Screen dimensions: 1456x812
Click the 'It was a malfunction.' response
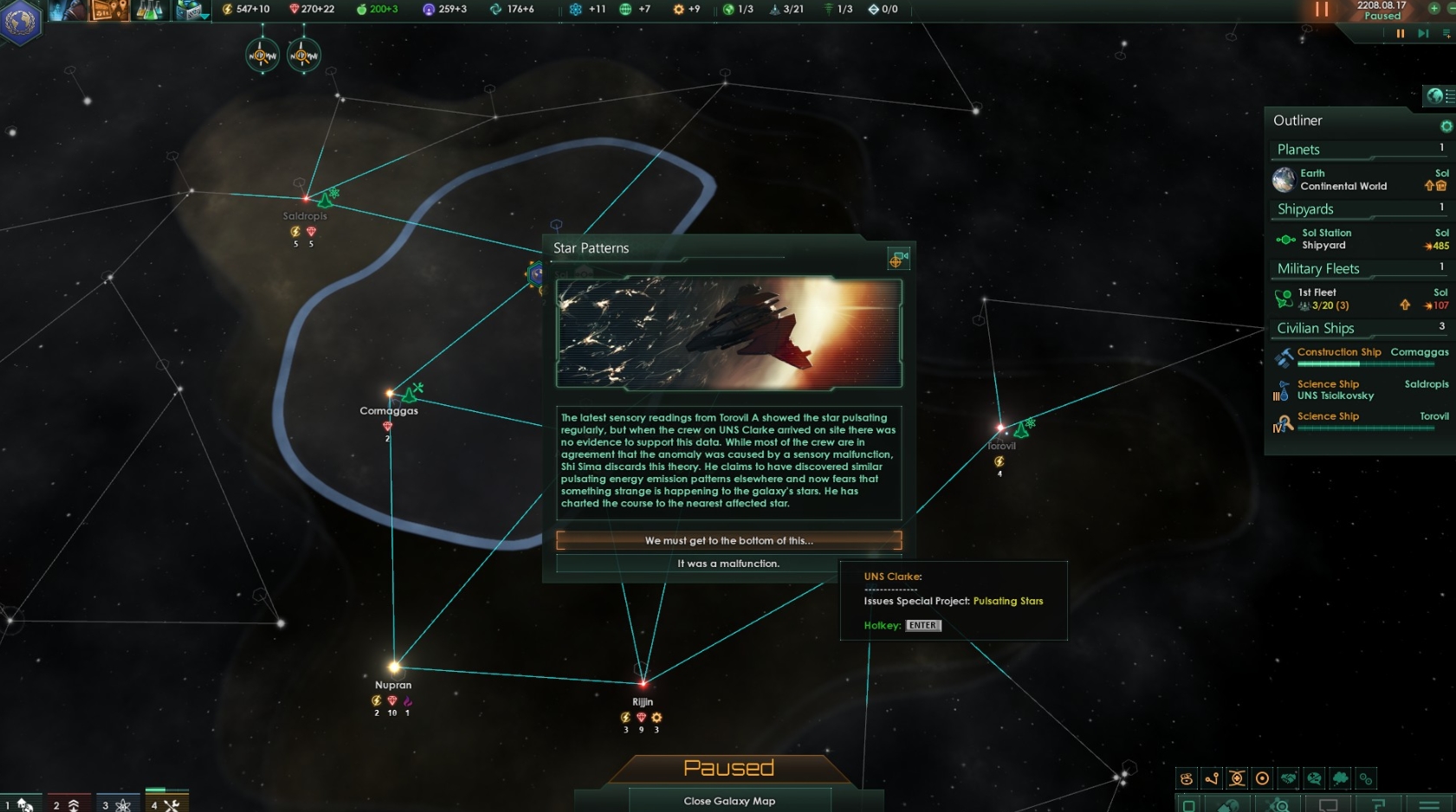[x=728, y=563]
